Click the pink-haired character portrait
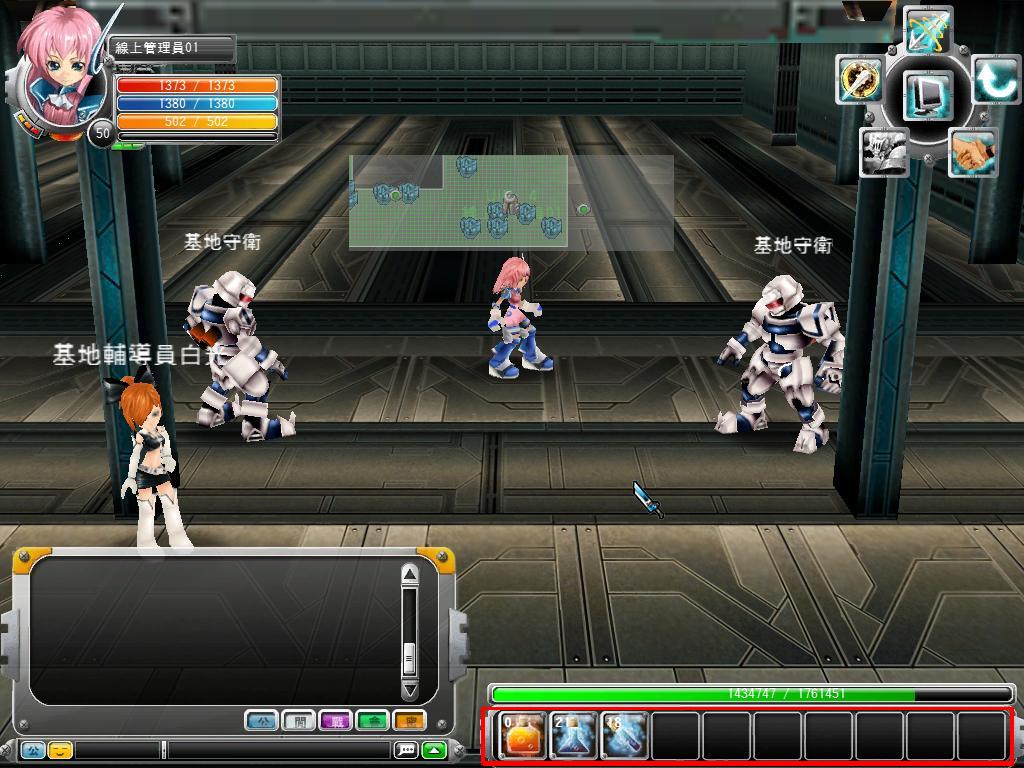This screenshot has width=1024, height=768. click(55, 75)
